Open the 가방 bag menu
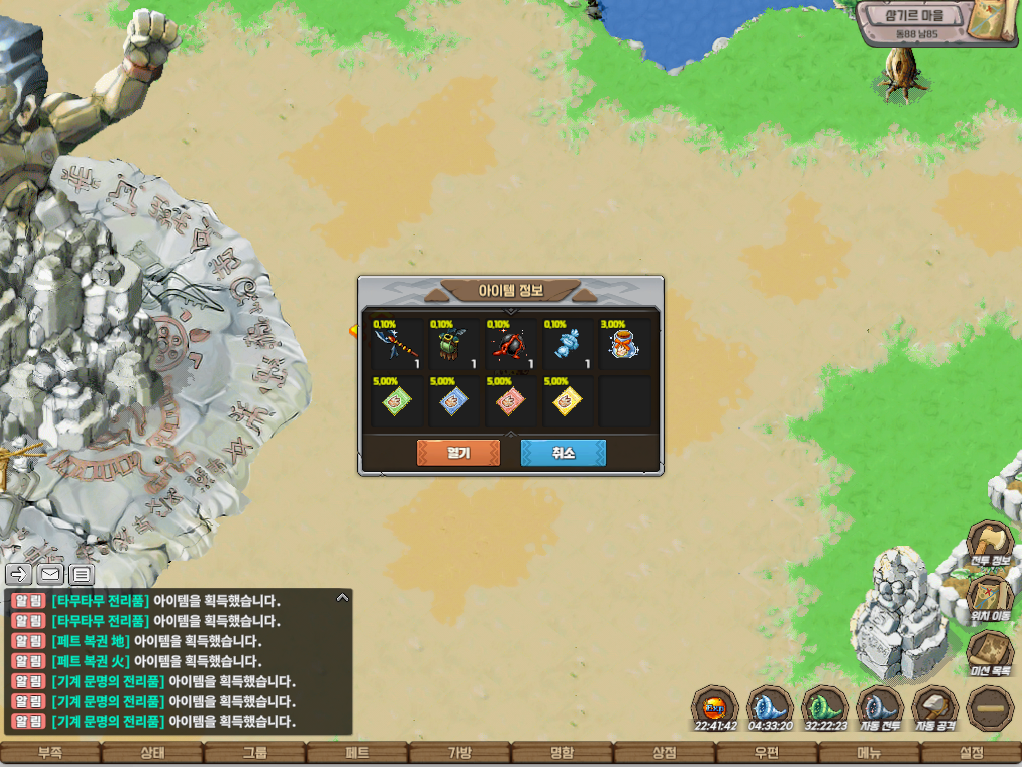The width and height of the screenshot is (1022, 767). point(459,753)
